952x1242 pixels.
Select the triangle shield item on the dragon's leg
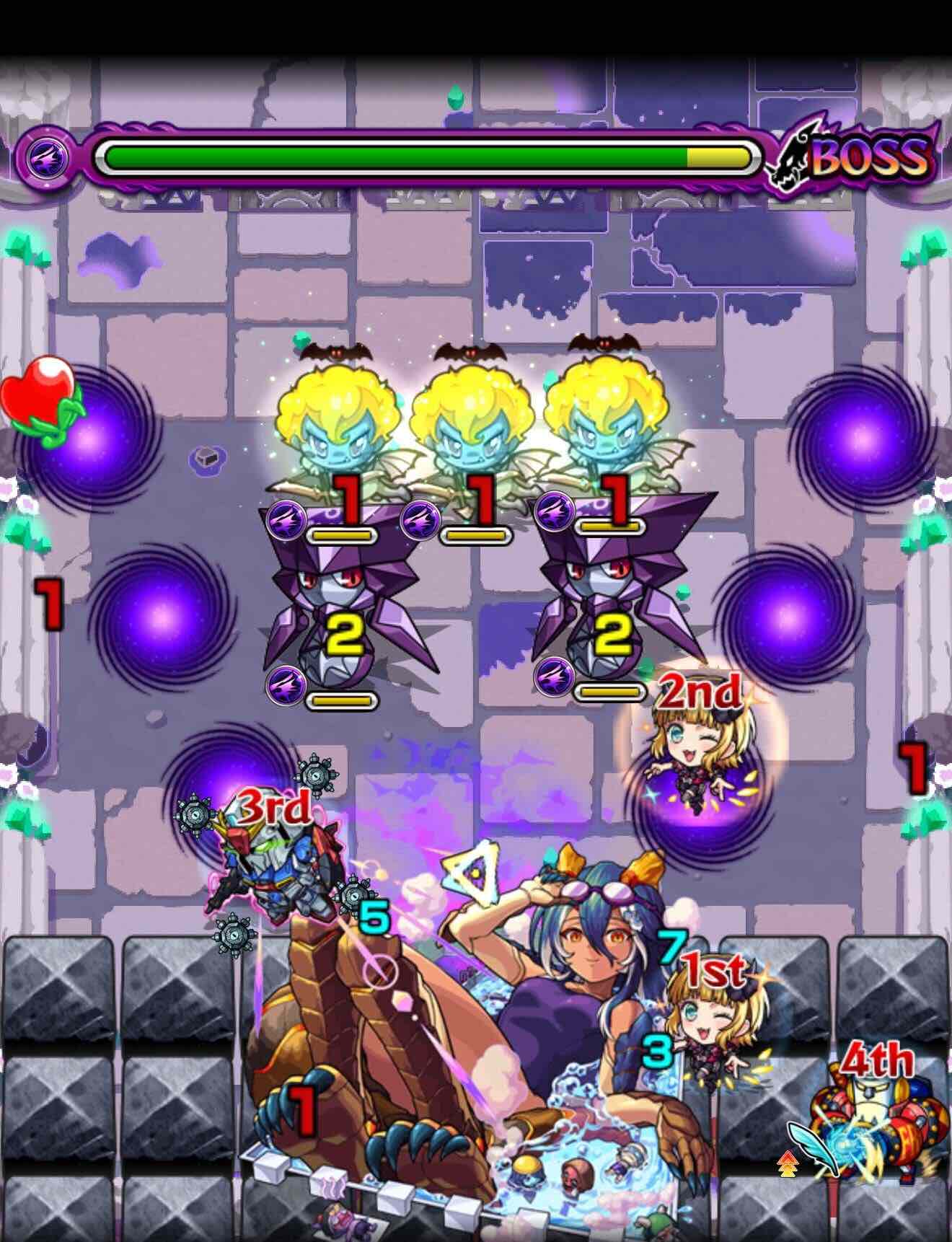click(x=472, y=873)
